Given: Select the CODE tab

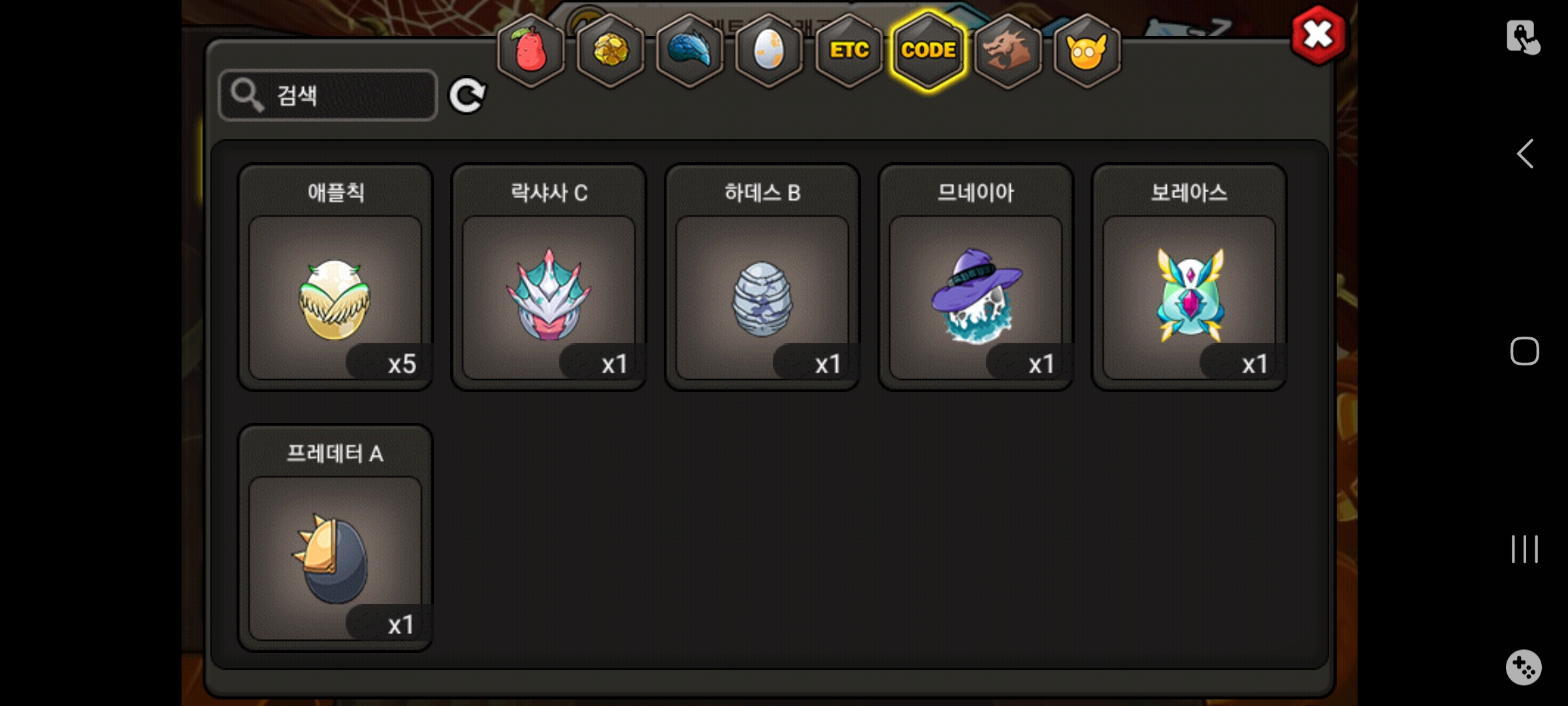Looking at the screenshot, I should coord(928,51).
